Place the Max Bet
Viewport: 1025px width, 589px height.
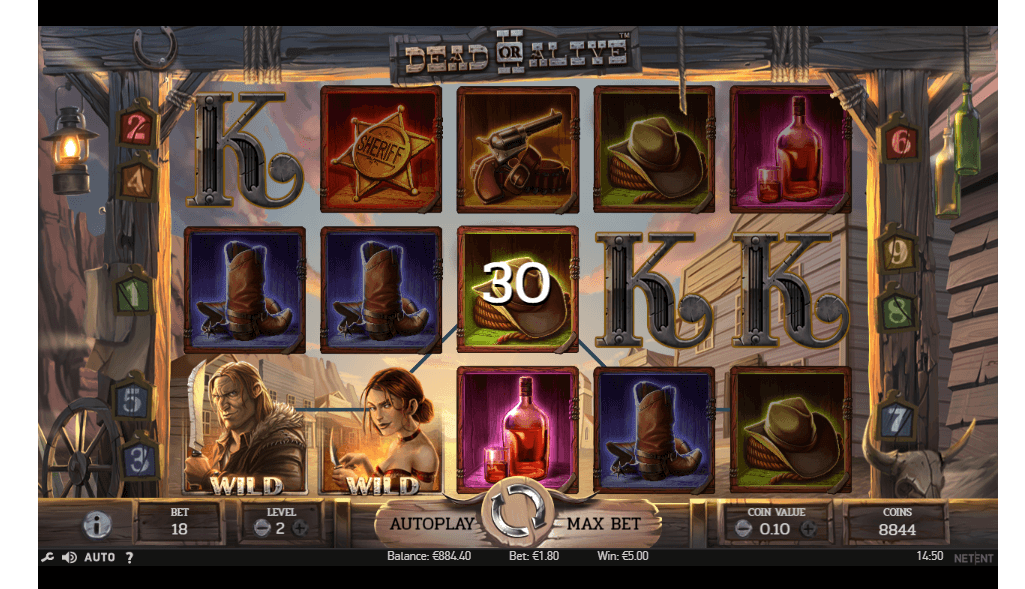click(603, 523)
